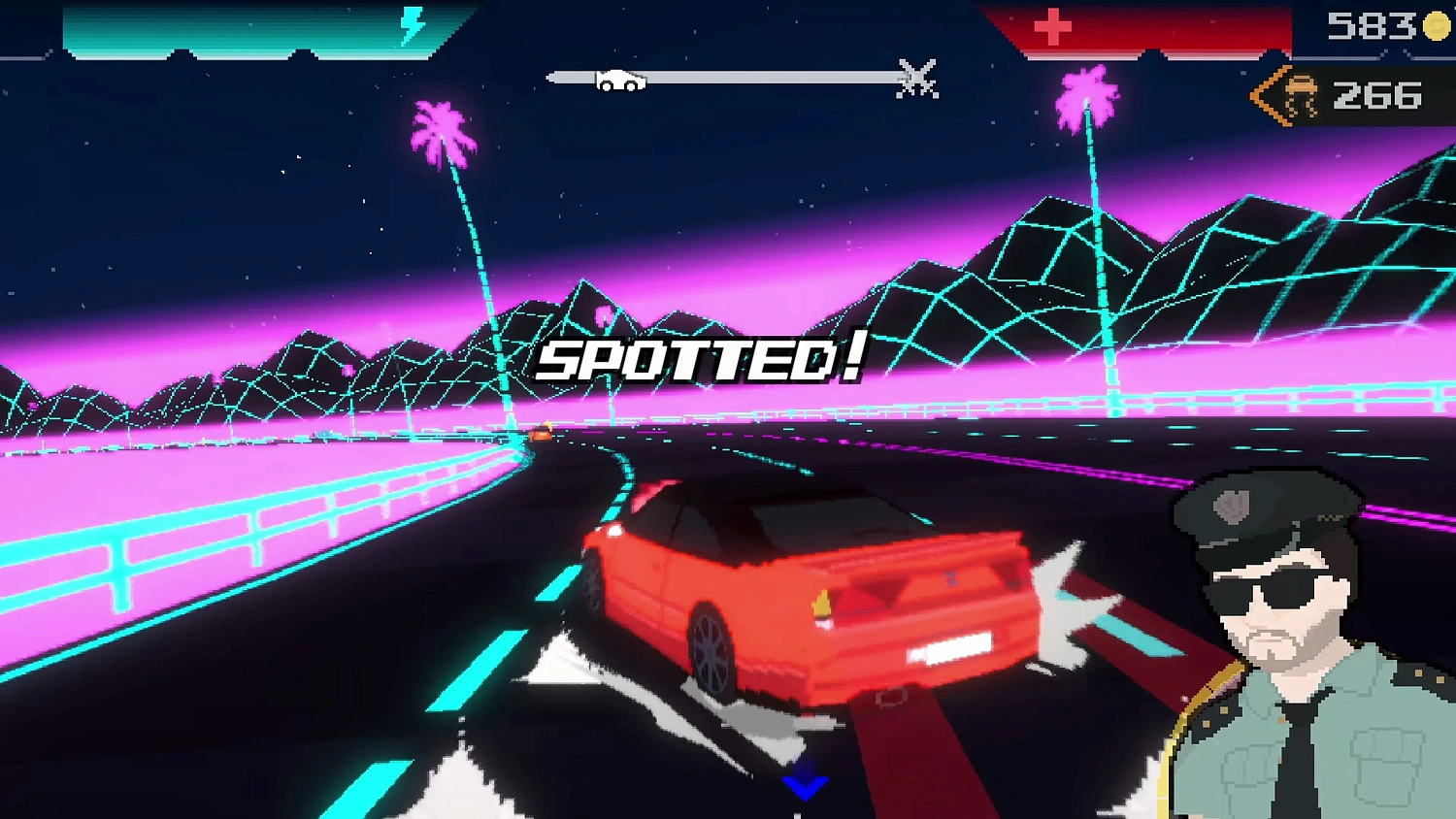Image resolution: width=1456 pixels, height=819 pixels.
Task: Select the 266 pursuit counter panel
Action: click(x=1349, y=95)
